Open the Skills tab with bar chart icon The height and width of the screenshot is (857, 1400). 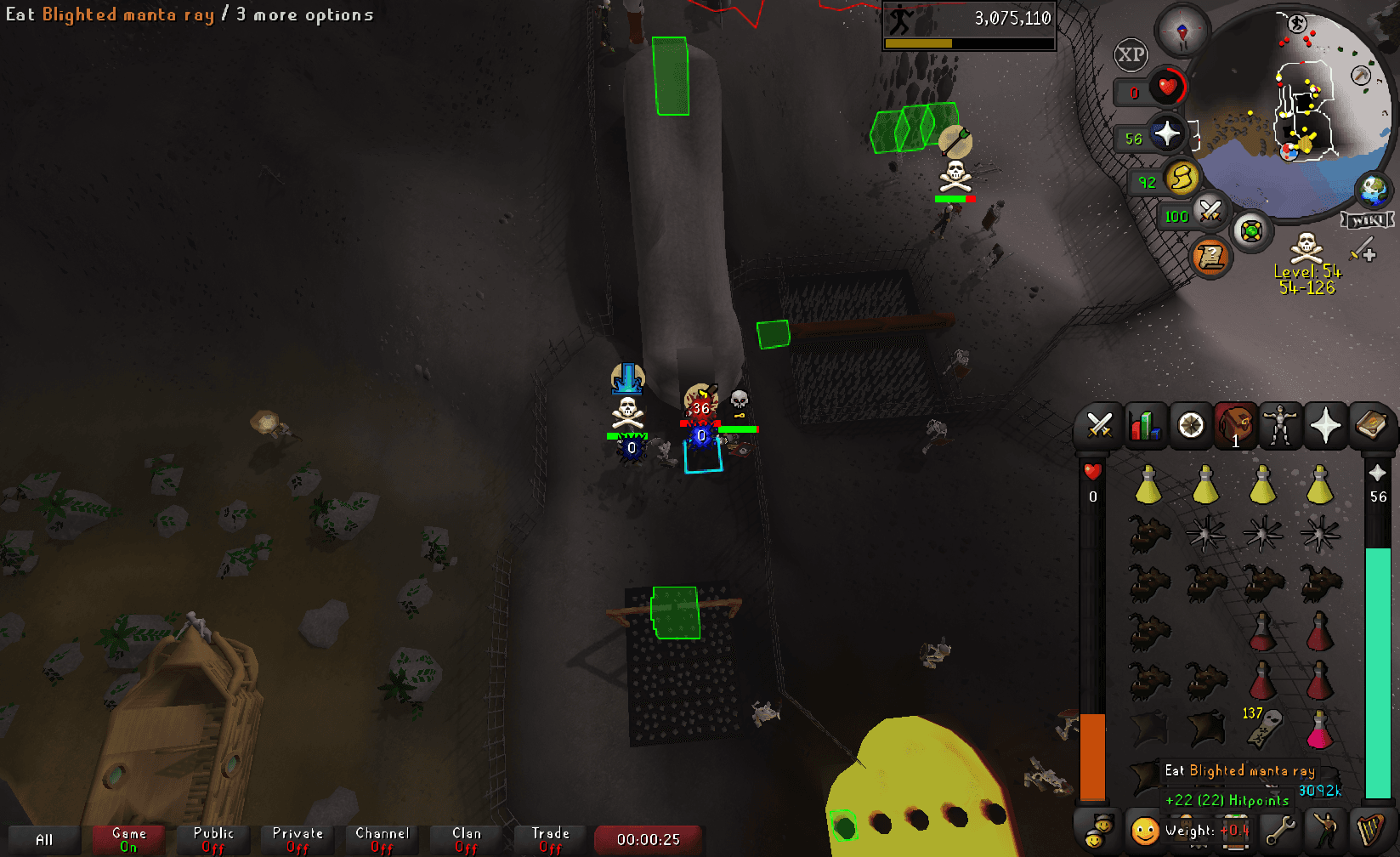1146,425
